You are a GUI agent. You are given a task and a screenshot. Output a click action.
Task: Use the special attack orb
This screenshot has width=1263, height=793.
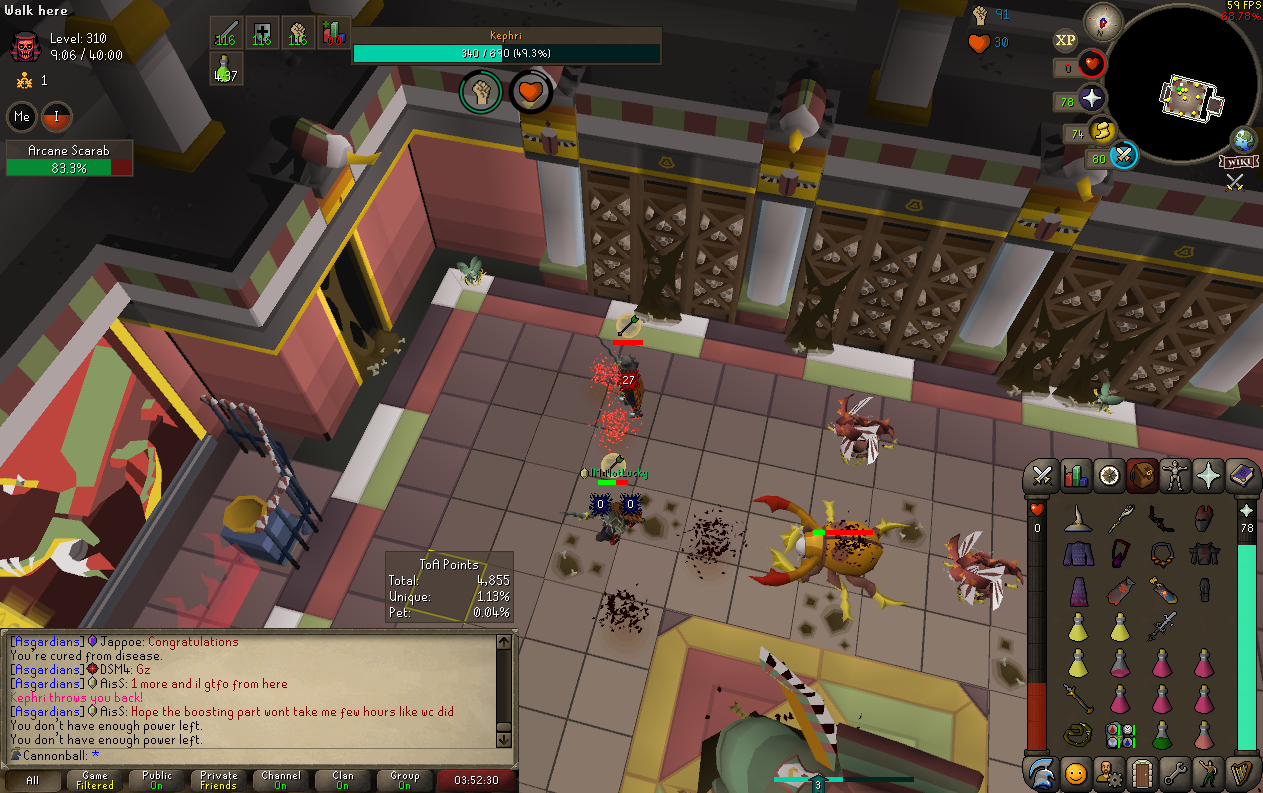tap(1123, 157)
